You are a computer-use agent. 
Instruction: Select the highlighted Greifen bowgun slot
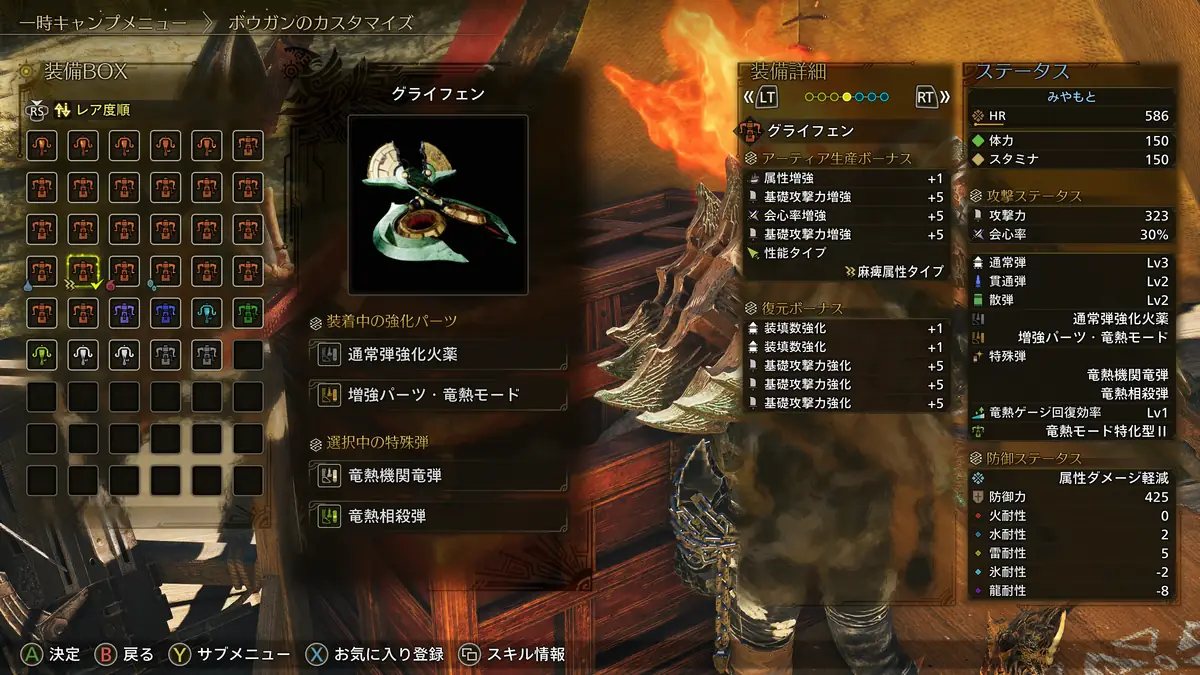[83, 270]
